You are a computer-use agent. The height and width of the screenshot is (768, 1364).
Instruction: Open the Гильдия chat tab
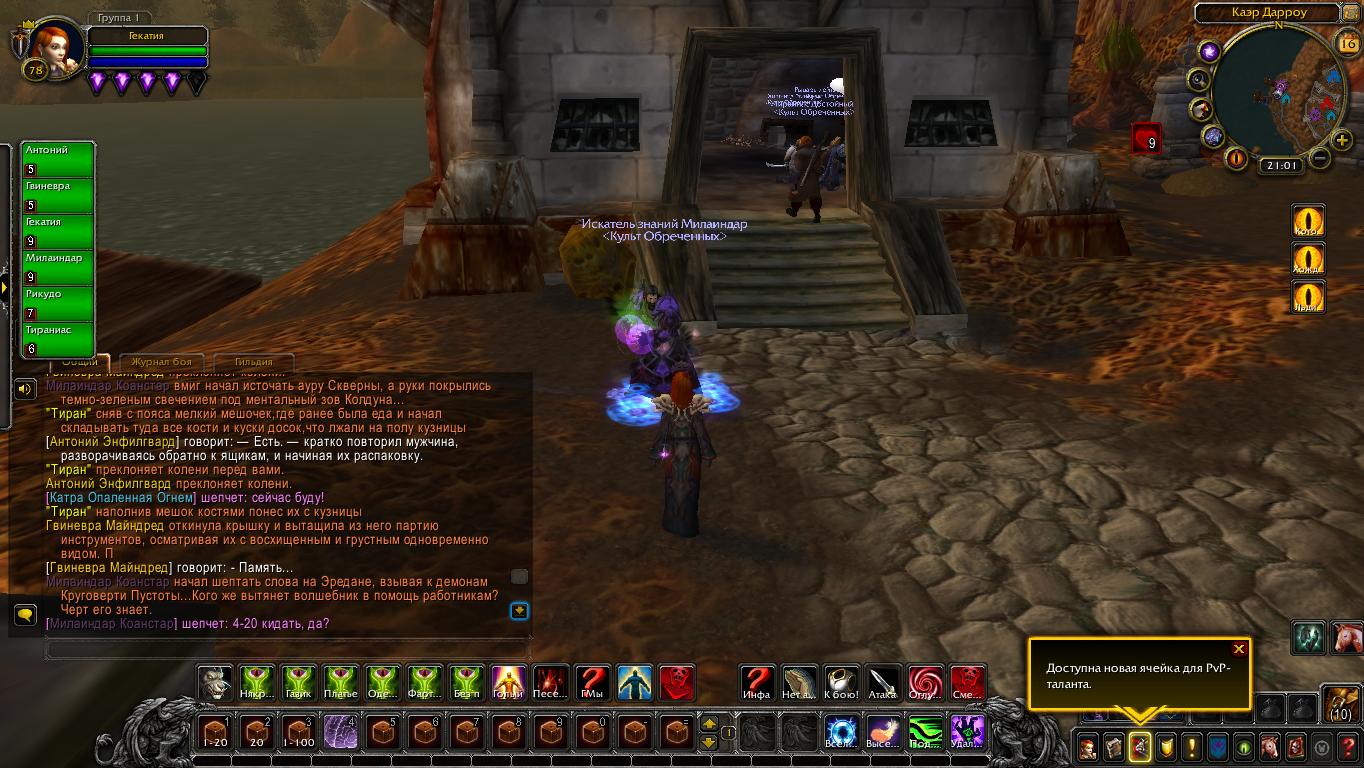click(x=252, y=362)
